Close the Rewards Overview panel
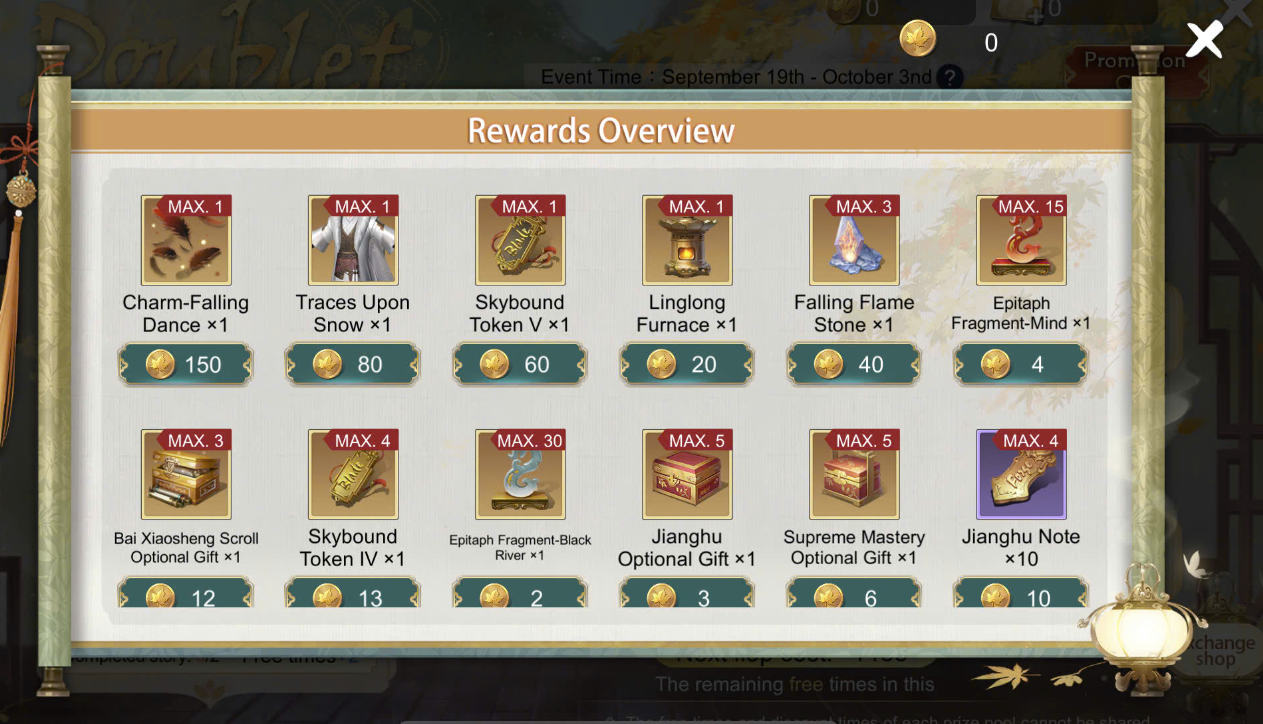This screenshot has height=724, width=1263. pos(1204,40)
